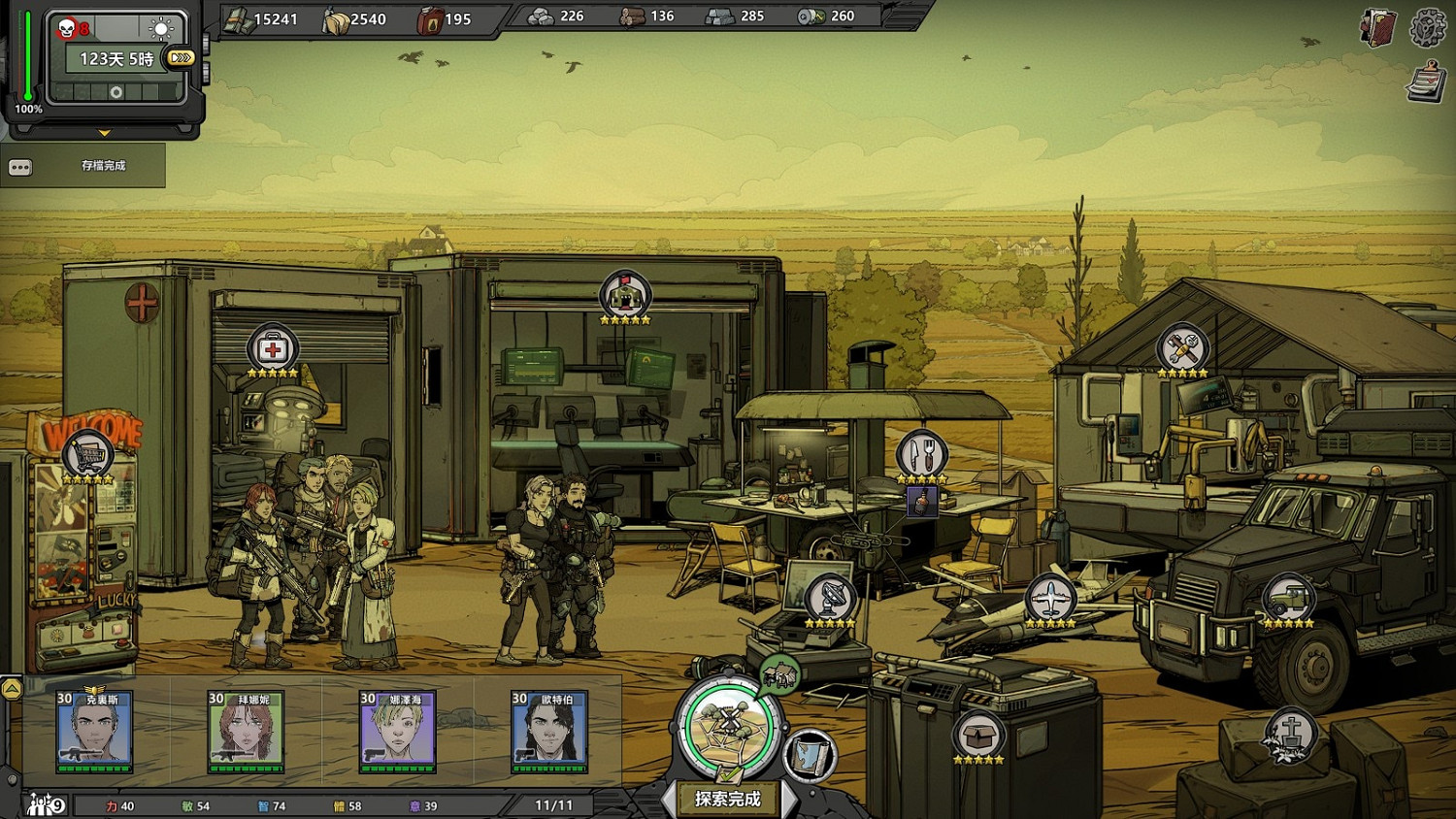Open the medical bay first-aid icon
This screenshot has width=1456, height=819.
(273, 348)
